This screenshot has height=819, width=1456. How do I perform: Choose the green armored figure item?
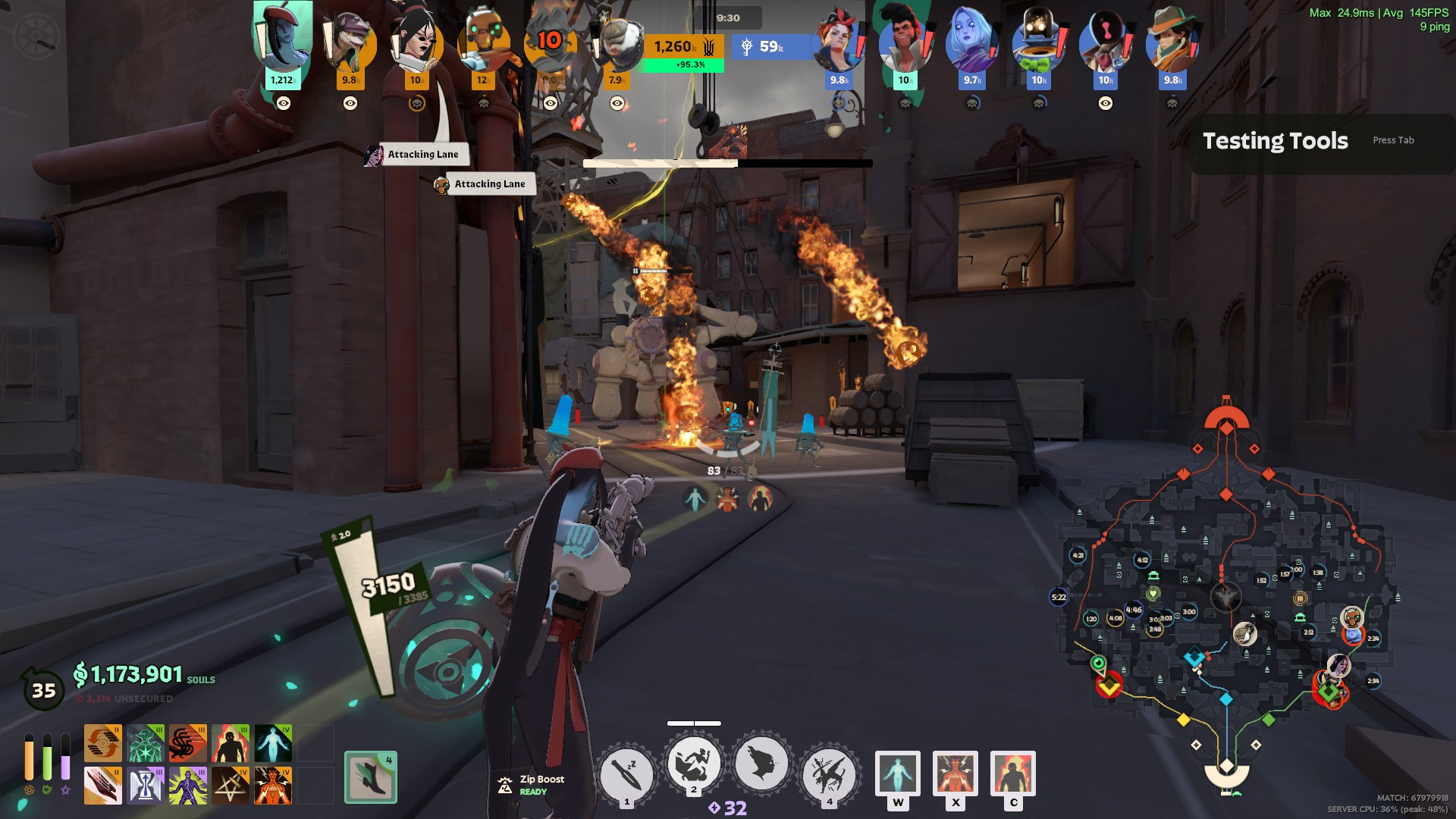[x=145, y=743]
